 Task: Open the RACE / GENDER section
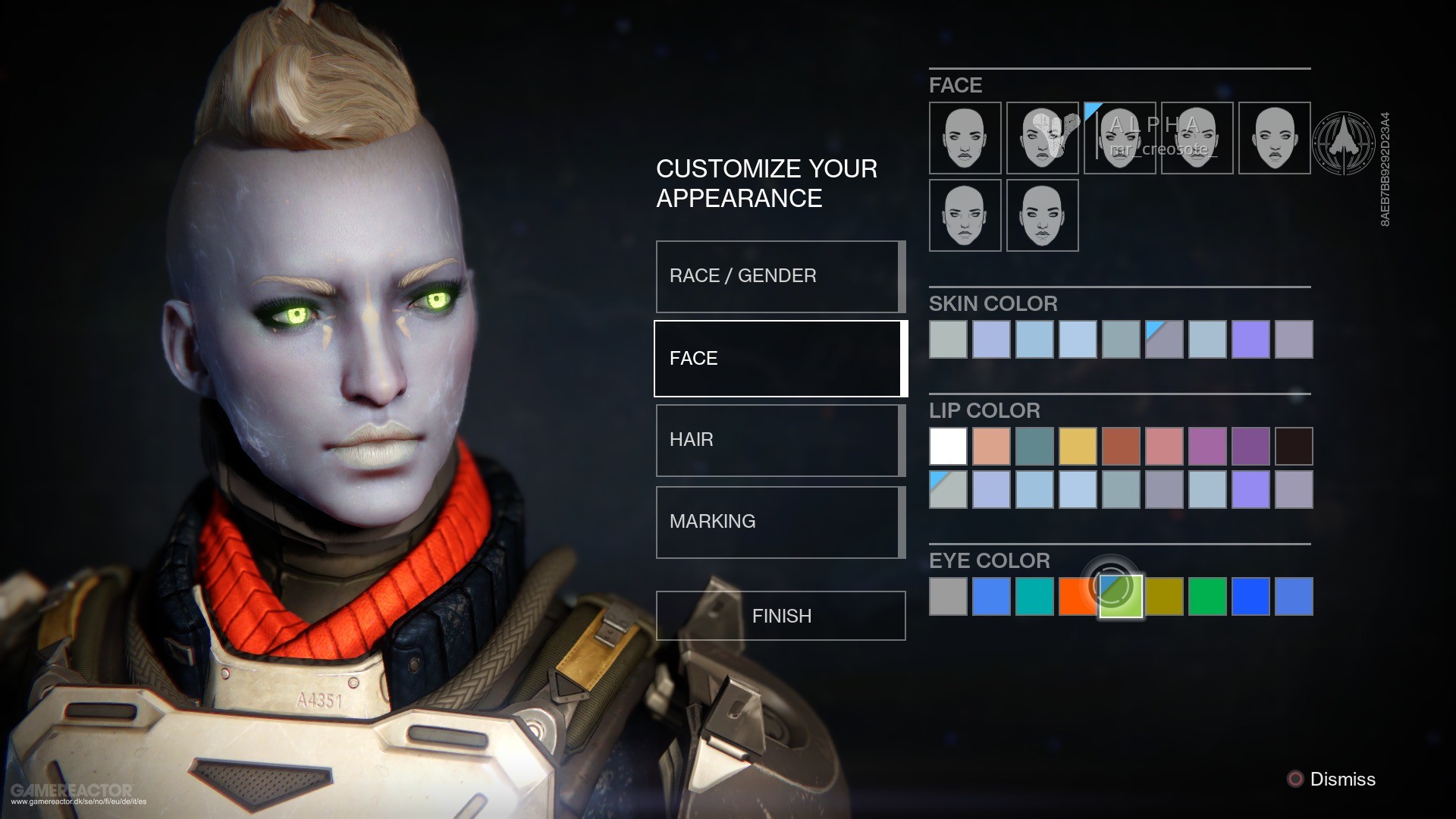[780, 276]
